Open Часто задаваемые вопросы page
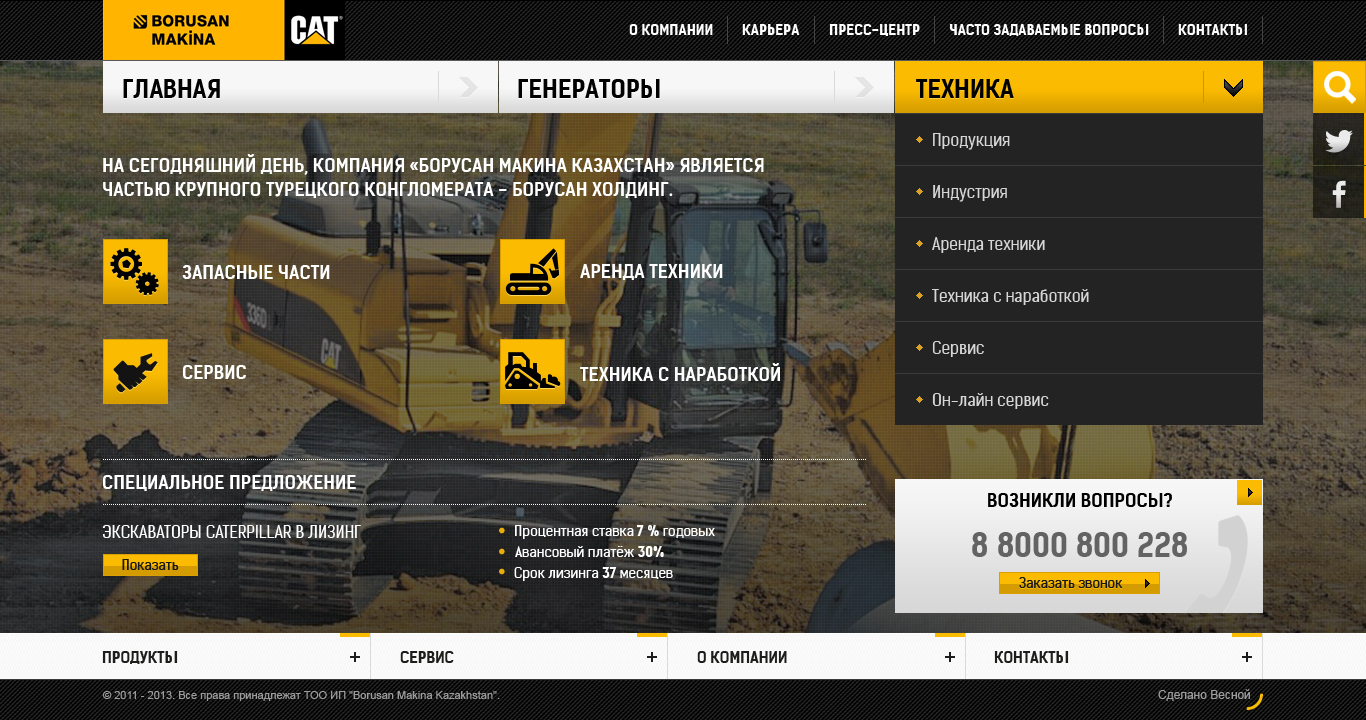 [1048, 30]
